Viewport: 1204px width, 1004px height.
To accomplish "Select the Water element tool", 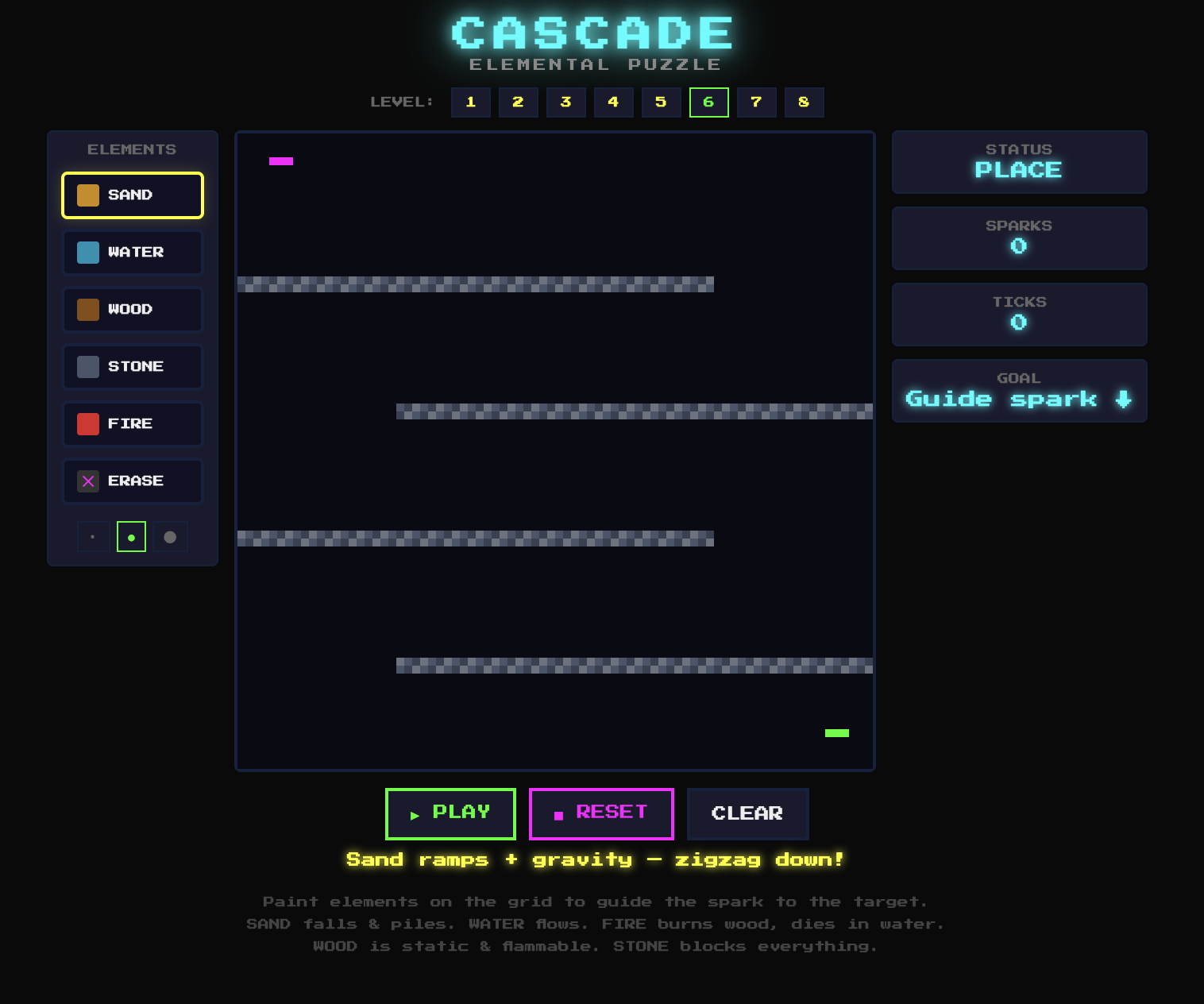I will [x=132, y=252].
